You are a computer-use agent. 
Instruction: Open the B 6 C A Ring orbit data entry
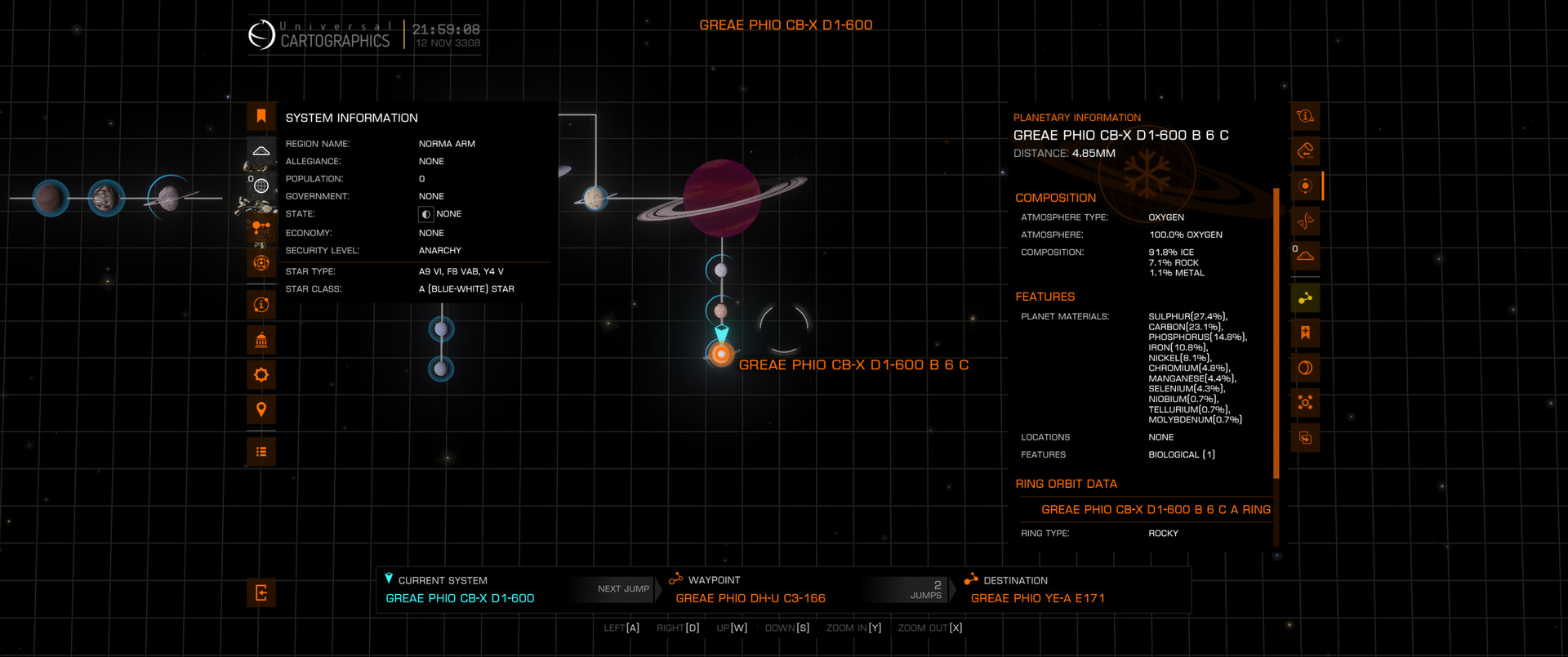pyautogui.click(x=1155, y=509)
